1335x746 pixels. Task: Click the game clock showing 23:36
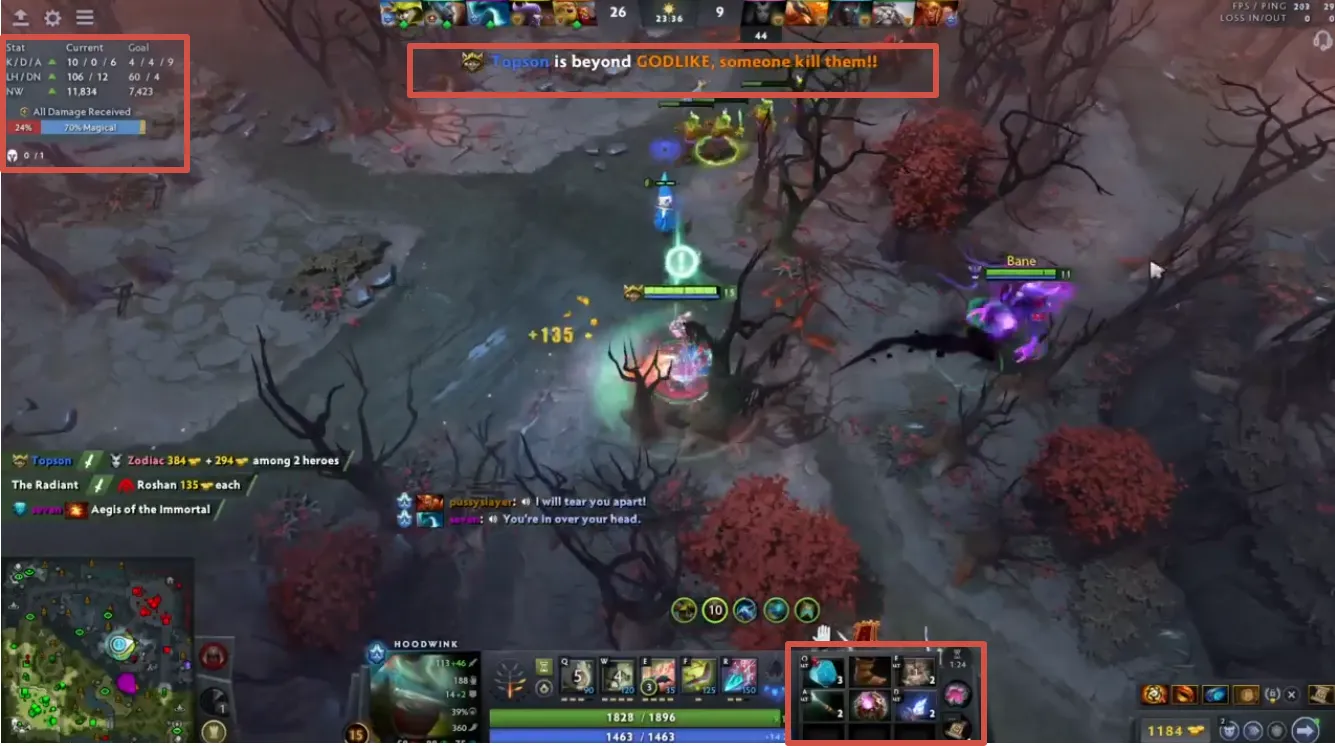tap(668, 17)
